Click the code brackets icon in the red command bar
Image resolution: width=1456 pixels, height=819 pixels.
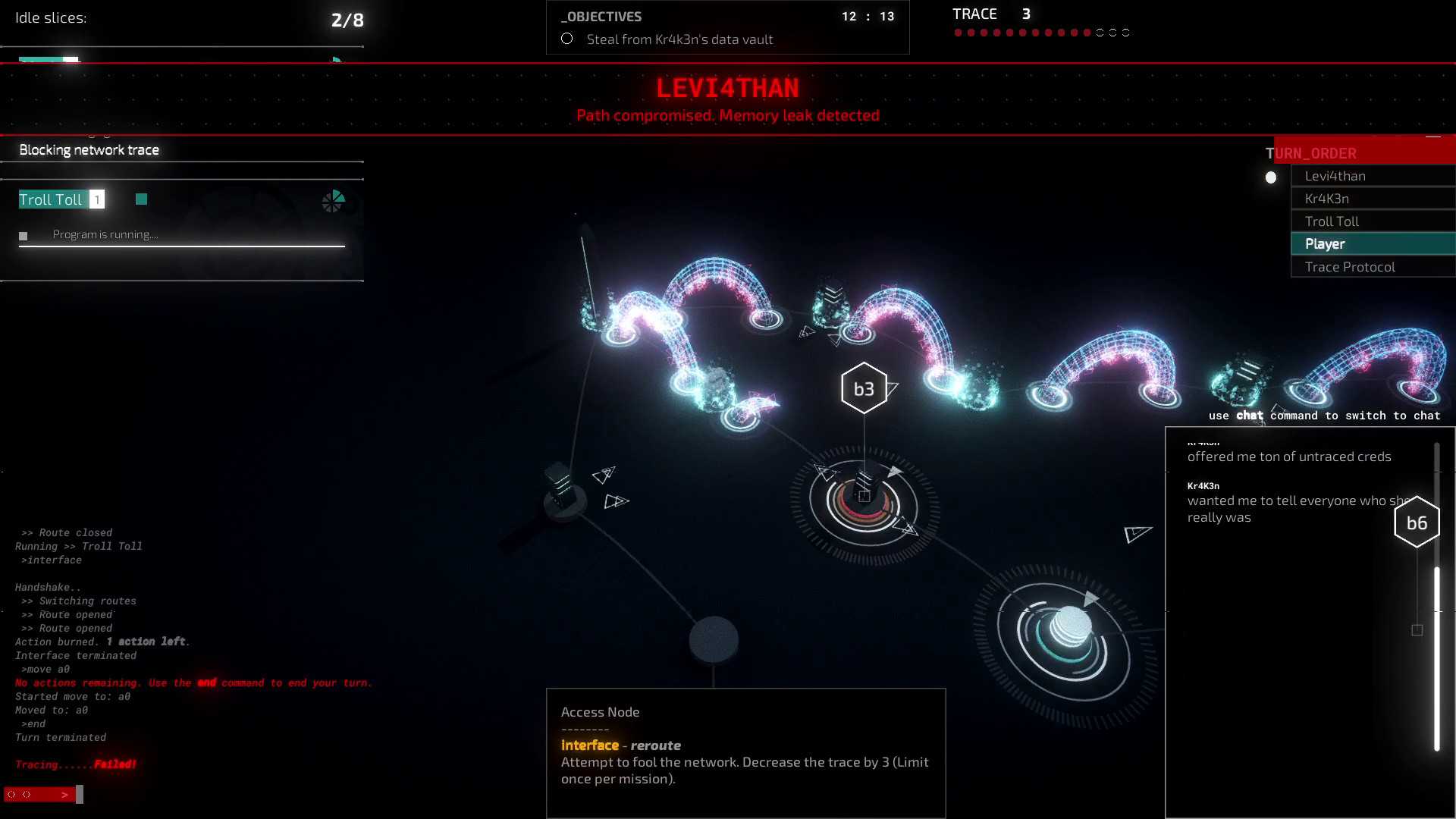pos(12,795)
